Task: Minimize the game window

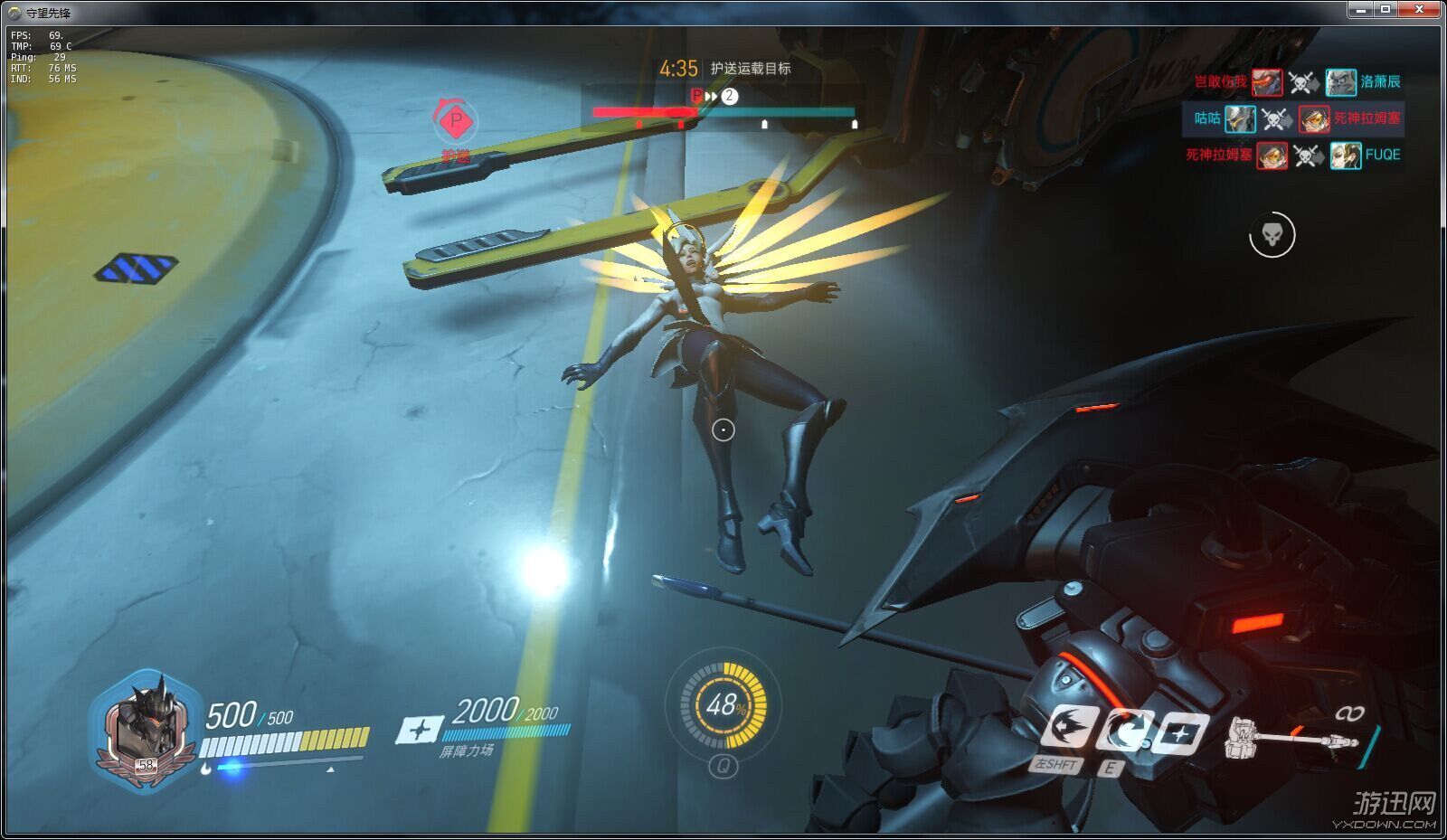Action: (x=1361, y=10)
